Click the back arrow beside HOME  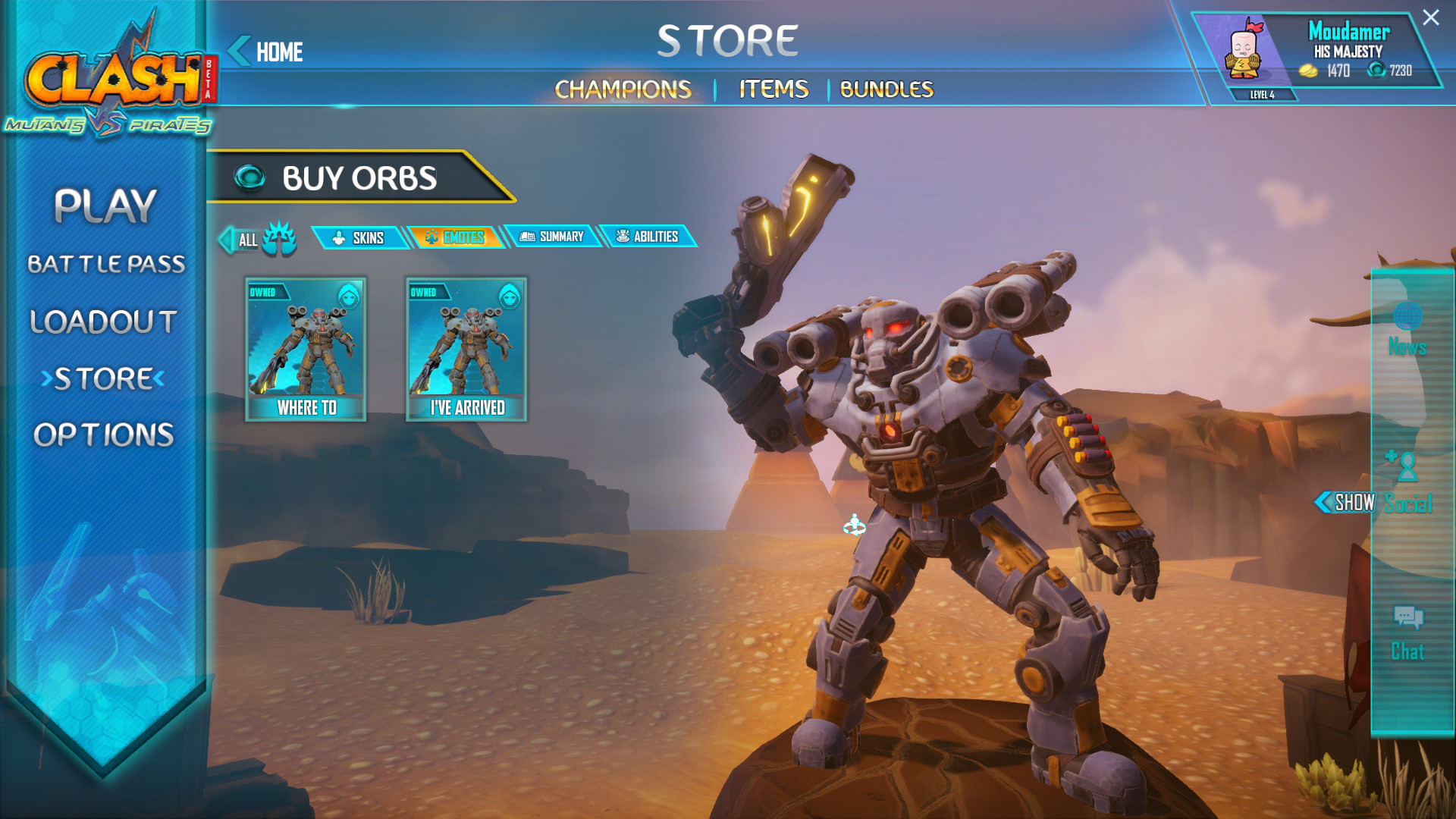coord(239,49)
